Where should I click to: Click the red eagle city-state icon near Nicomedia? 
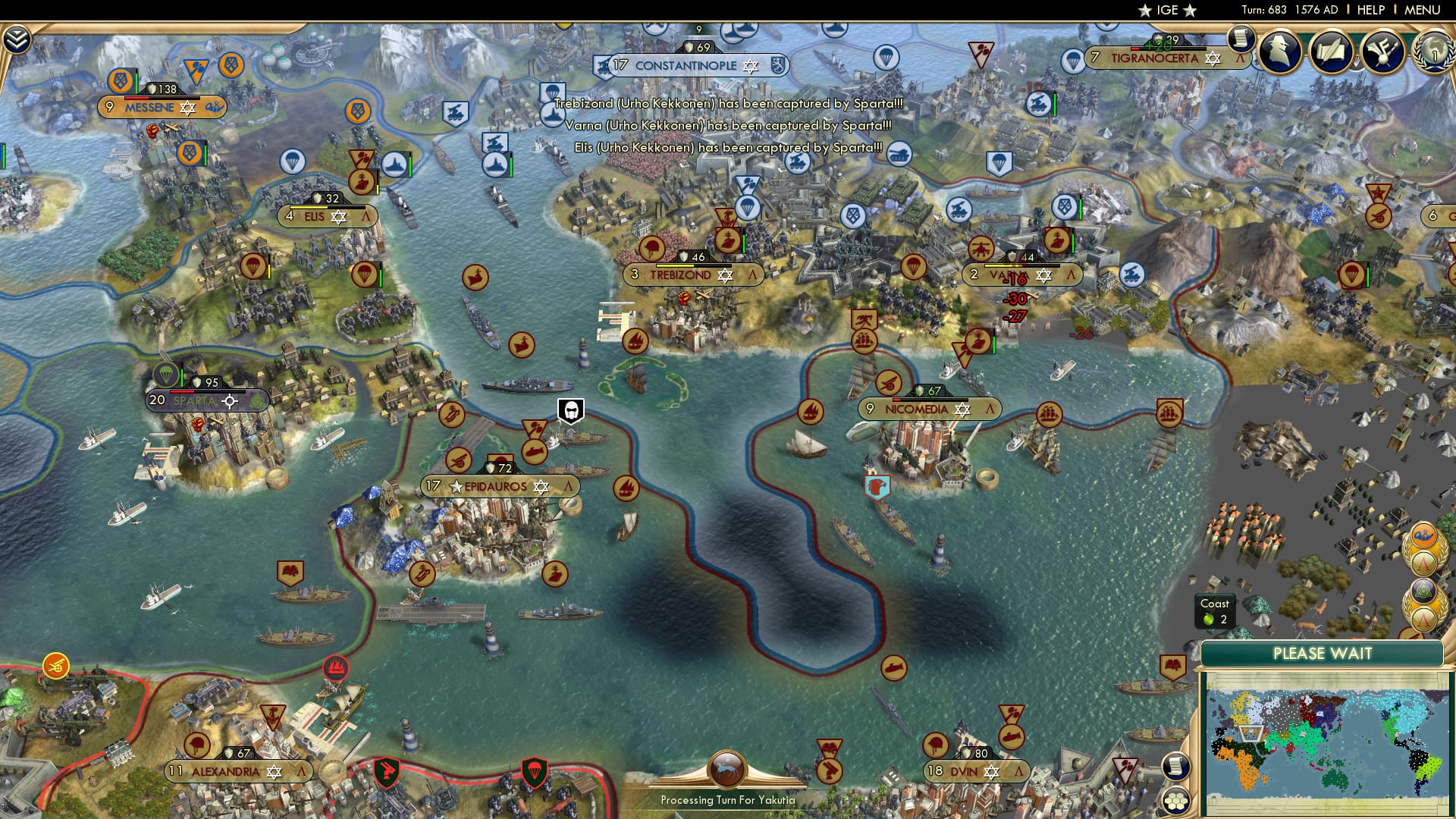point(876,485)
